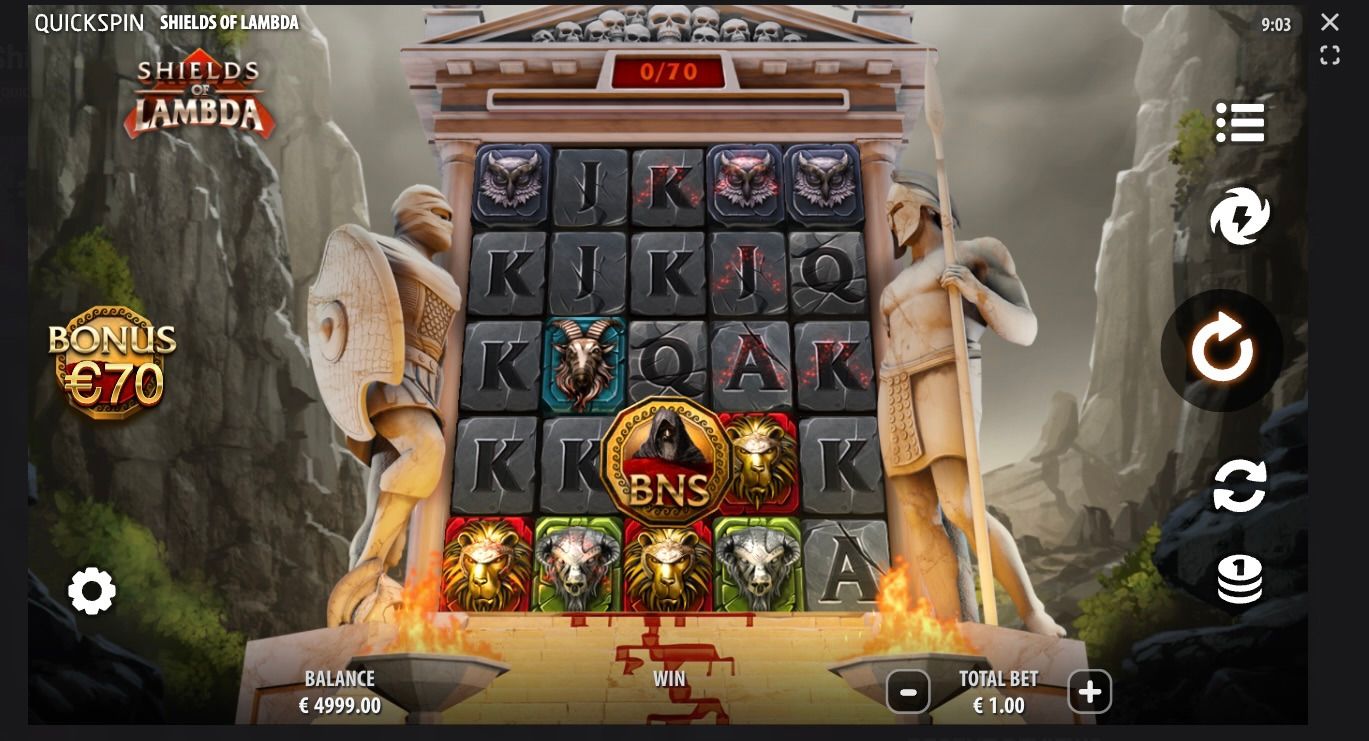Toggle the lightning bolt fast-play button

(1240, 217)
